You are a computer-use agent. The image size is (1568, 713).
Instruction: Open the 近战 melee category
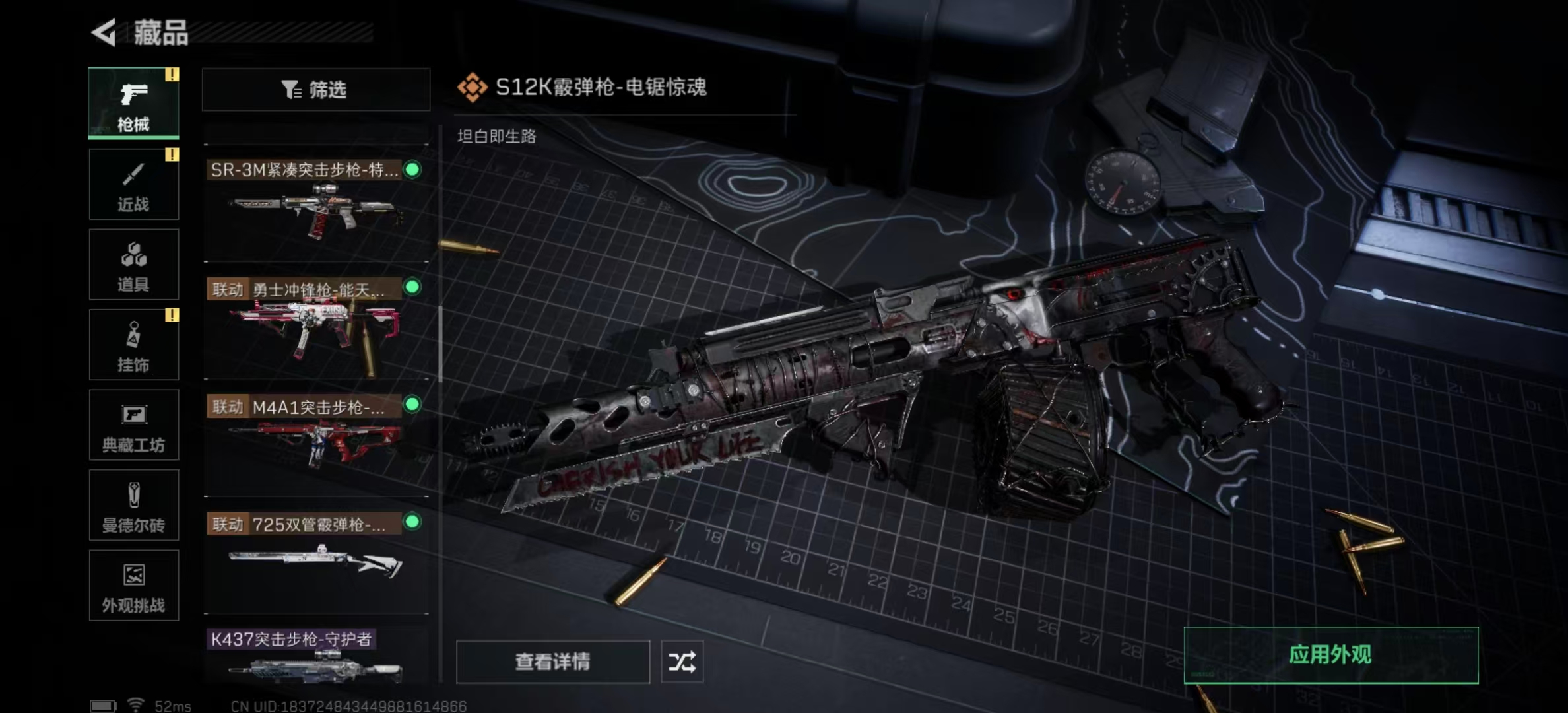click(133, 184)
